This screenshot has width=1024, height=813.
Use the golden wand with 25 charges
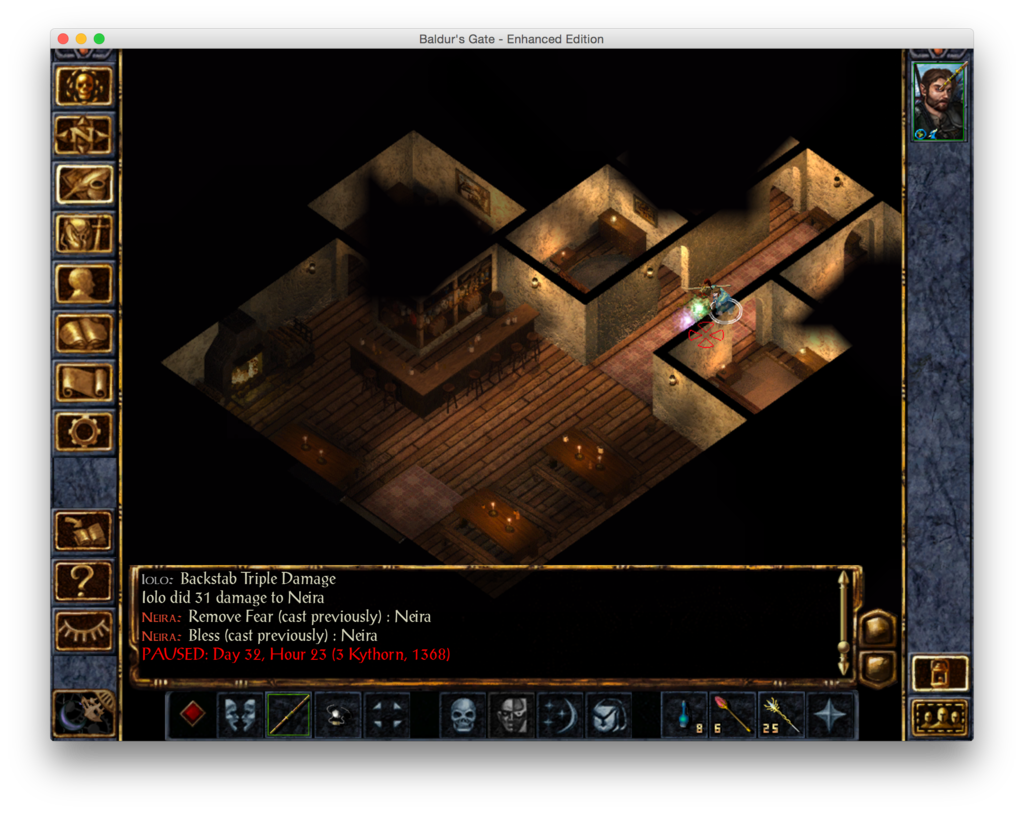[781, 715]
